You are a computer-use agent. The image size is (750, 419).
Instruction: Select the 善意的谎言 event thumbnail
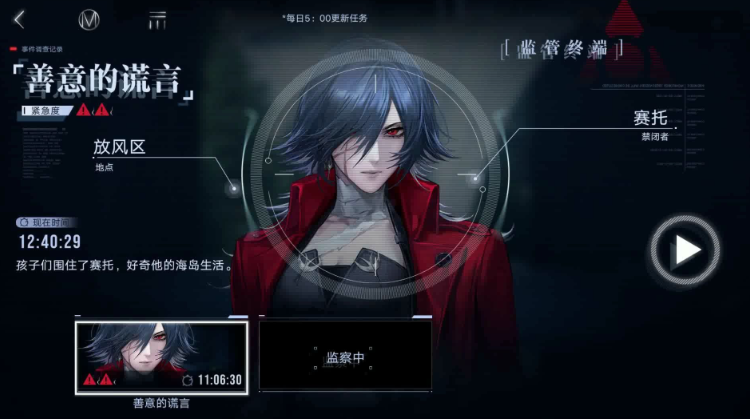pos(162,356)
